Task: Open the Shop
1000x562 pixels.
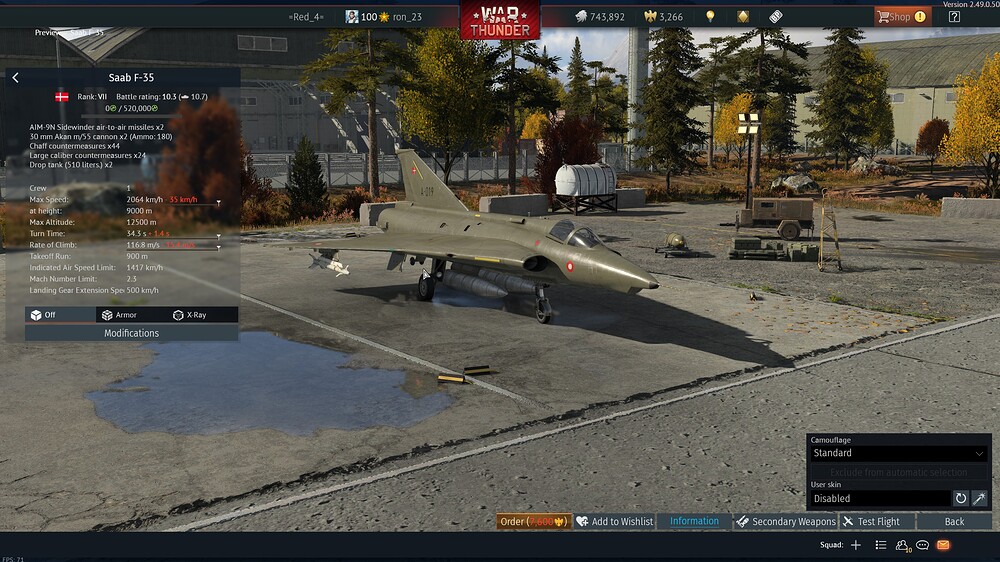Action: pyautogui.click(x=902, y=16)
